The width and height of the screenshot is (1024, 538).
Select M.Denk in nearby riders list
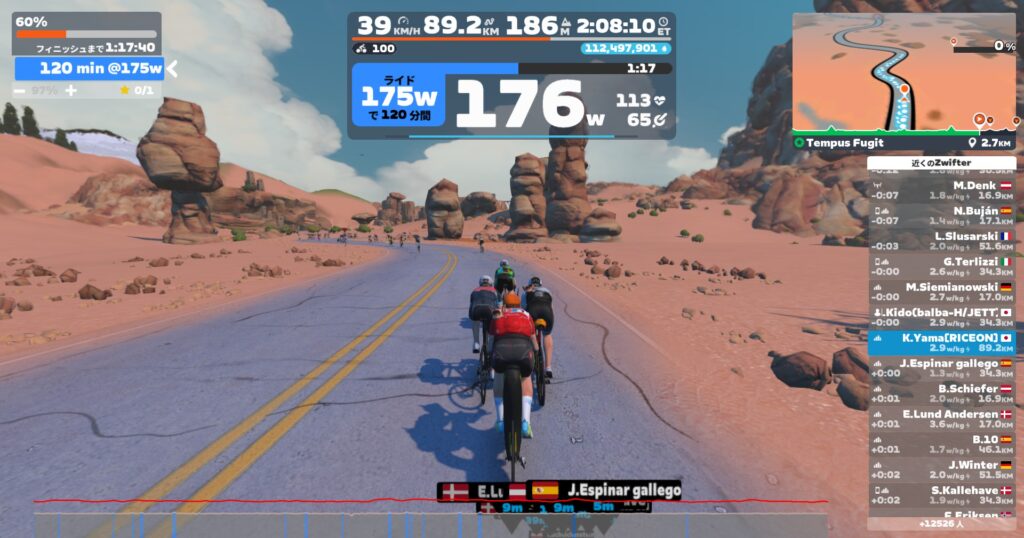click(941, 190)
